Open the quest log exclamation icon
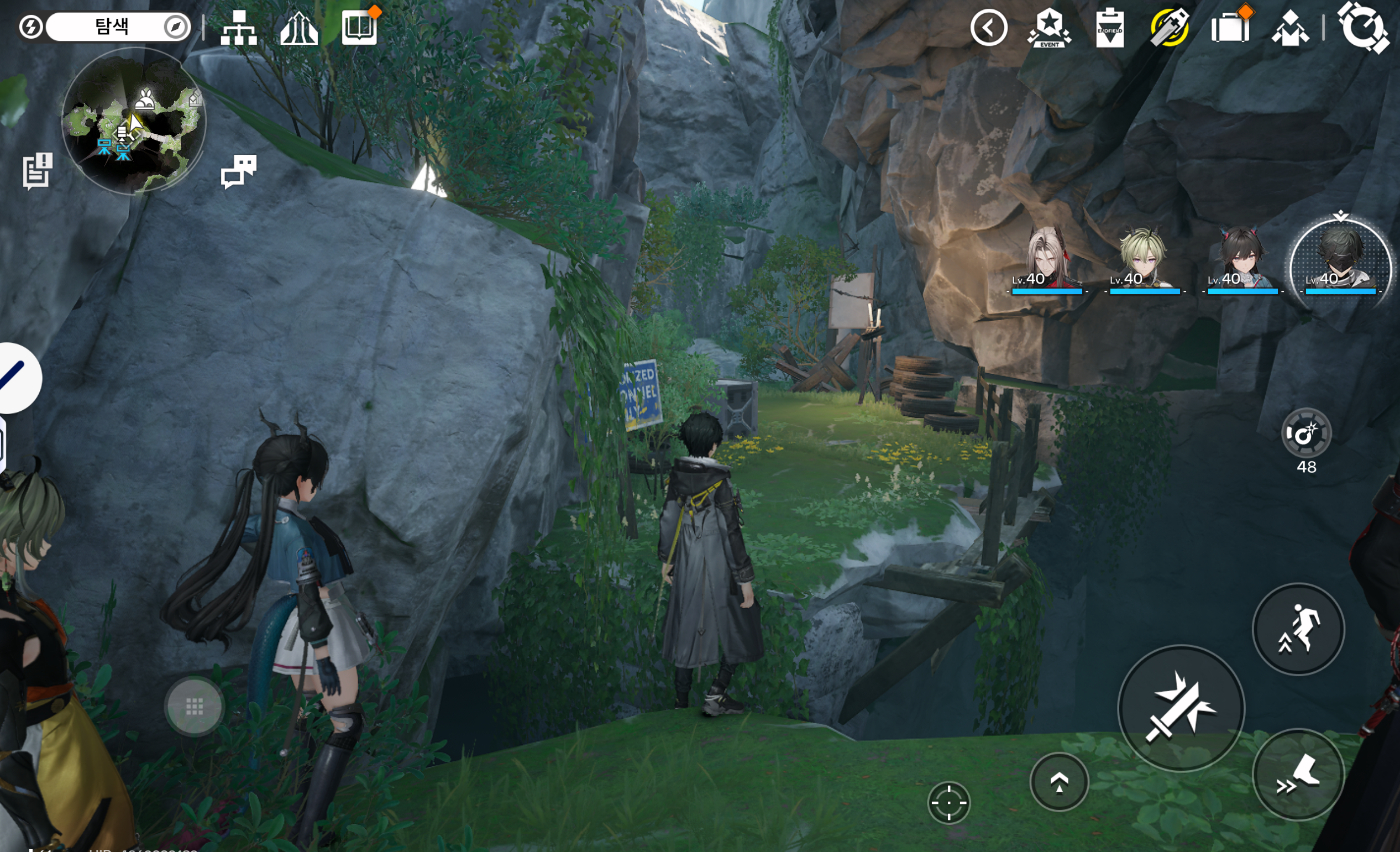Screen dimensions: 1400x852 pyautogui.click(x=38, y=170)
